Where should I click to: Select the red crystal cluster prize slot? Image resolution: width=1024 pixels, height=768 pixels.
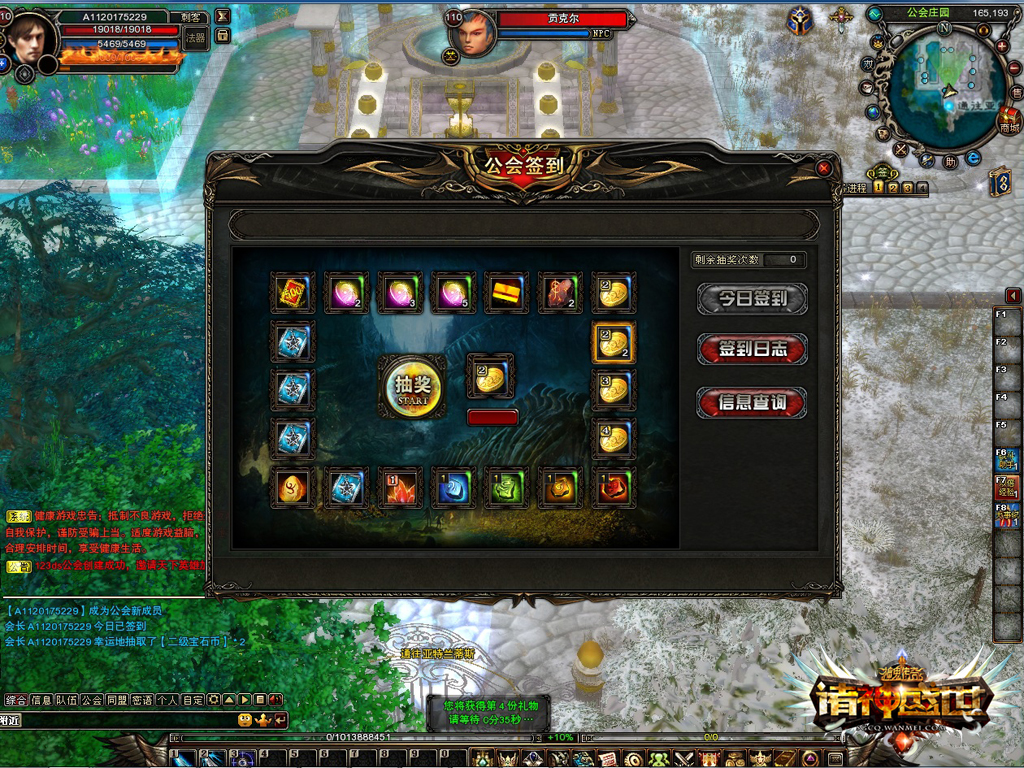400,487
